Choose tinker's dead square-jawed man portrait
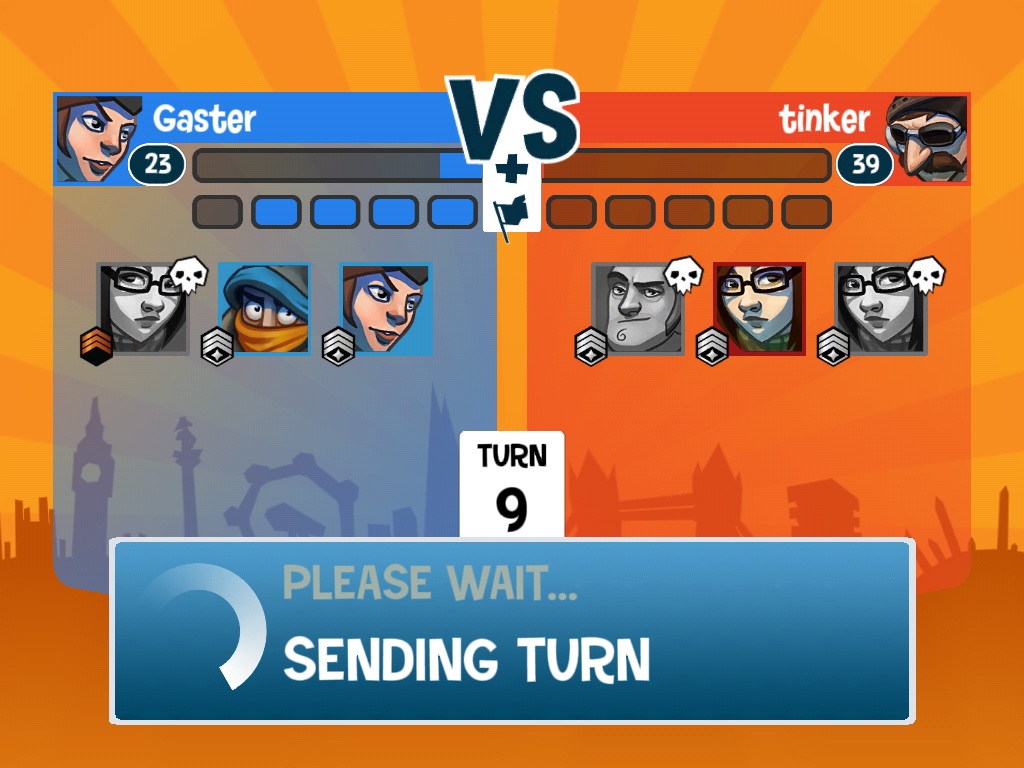 [x=637, y=308]
